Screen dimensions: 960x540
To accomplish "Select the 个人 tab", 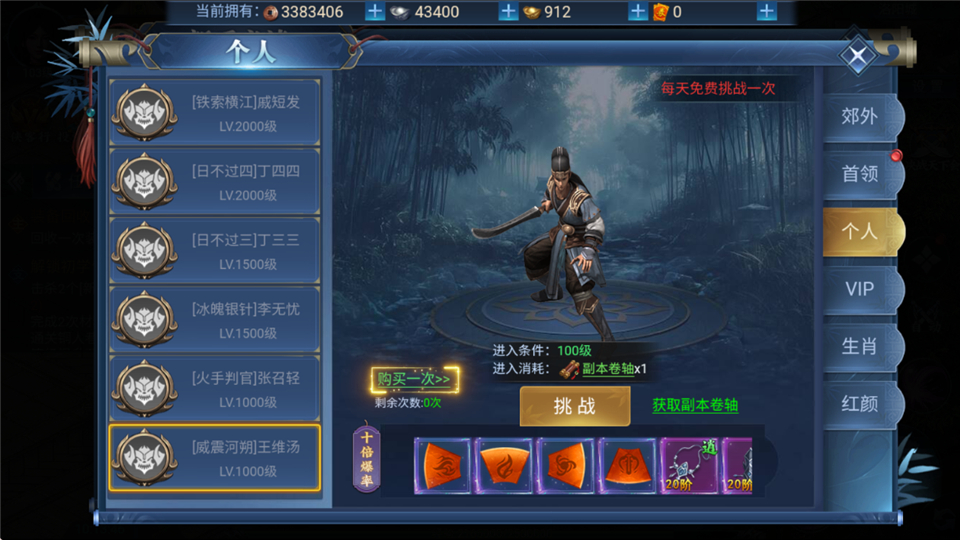I will 860,231.
